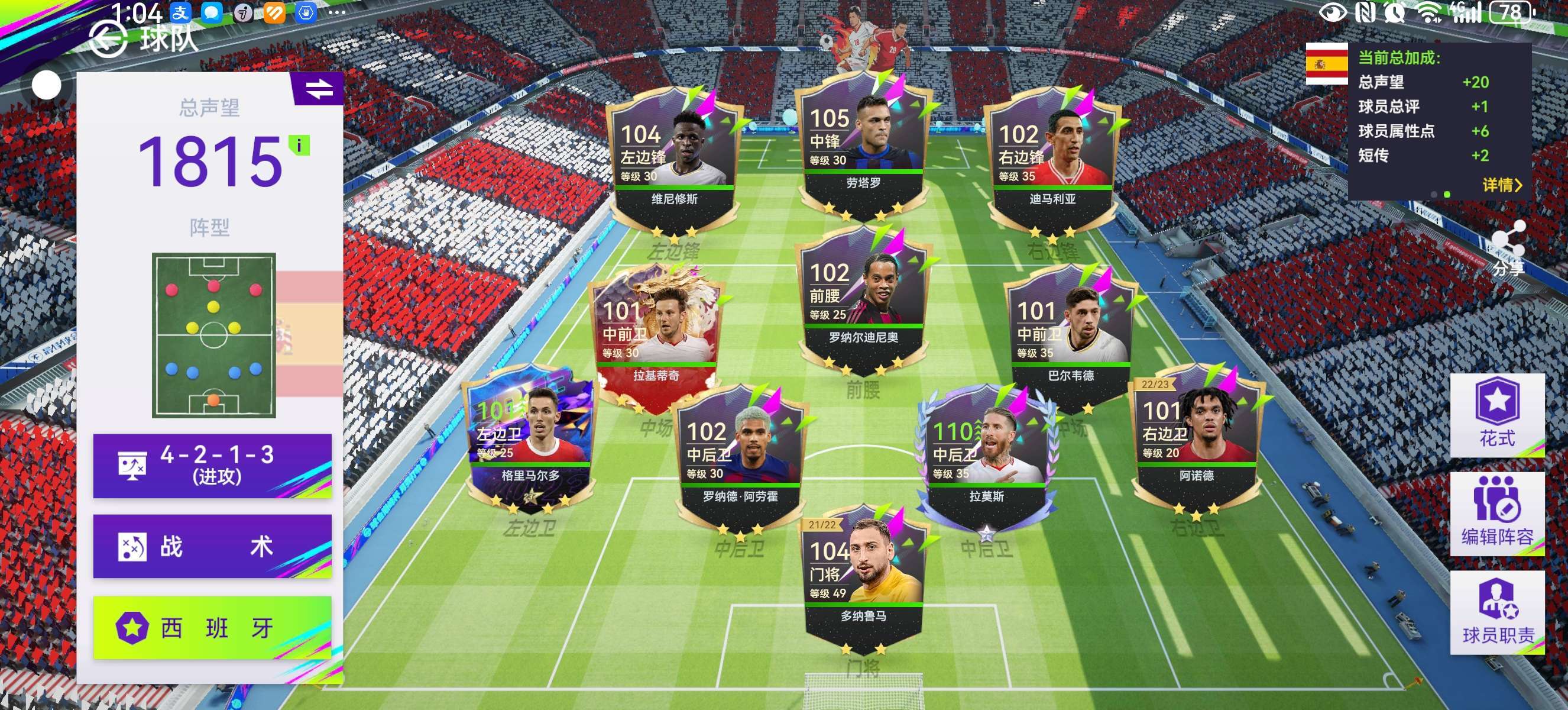This screenshot has height=710, width=1568.
Task: Go back using the arrow beside 球队
Action: pyautogui.click(x=108, y=39)
